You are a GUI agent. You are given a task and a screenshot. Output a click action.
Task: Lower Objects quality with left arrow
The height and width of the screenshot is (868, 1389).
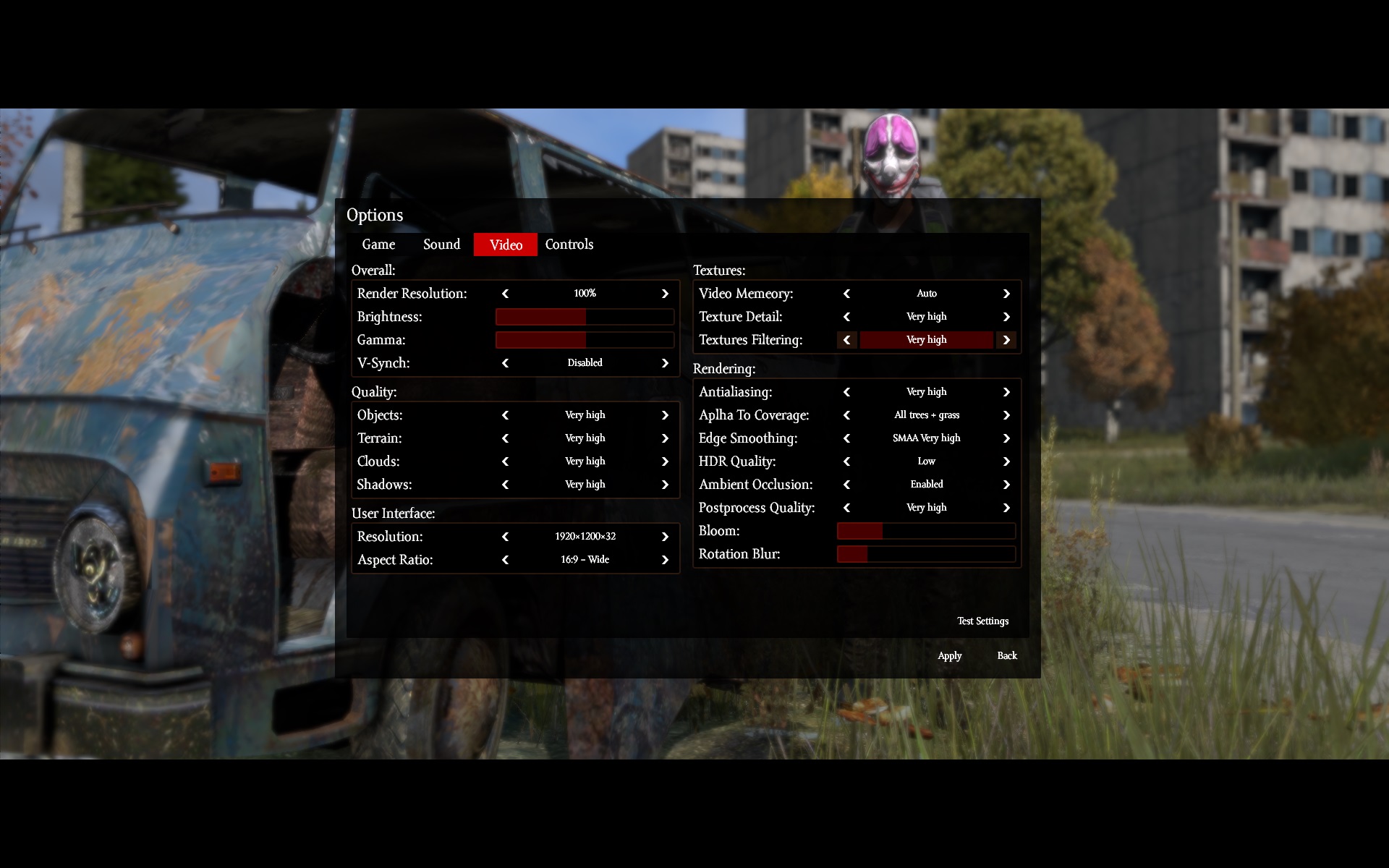click(506, 415)
